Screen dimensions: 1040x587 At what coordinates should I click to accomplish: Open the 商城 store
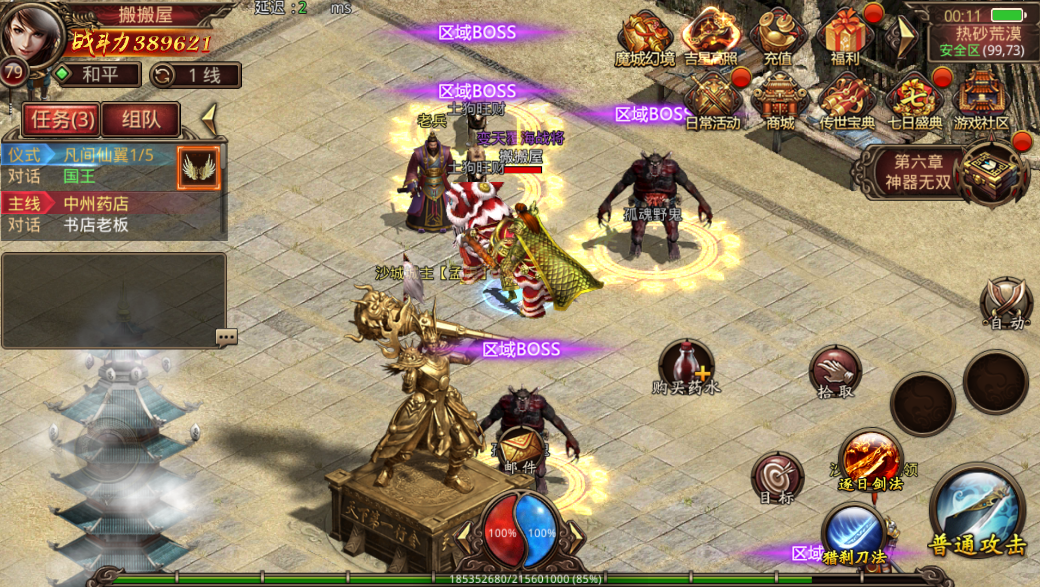780,102
